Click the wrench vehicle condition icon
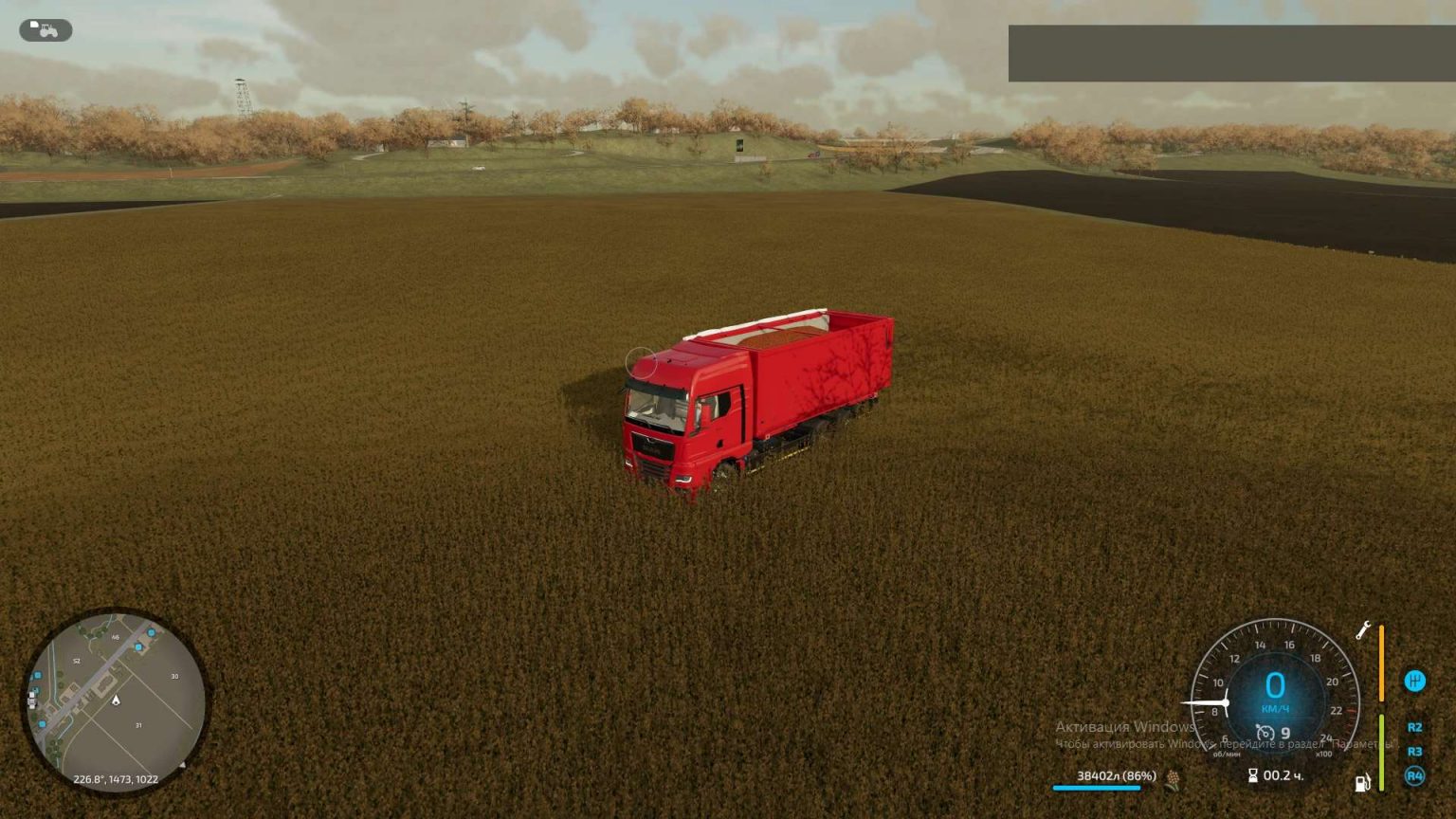The image size is (1456, 819). point(1362,630)
